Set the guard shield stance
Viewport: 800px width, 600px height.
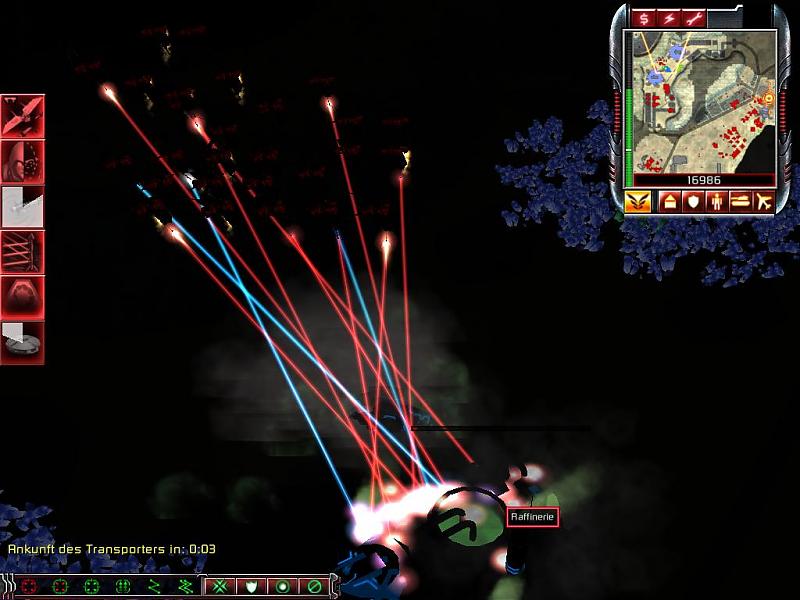tap(252, 586)
